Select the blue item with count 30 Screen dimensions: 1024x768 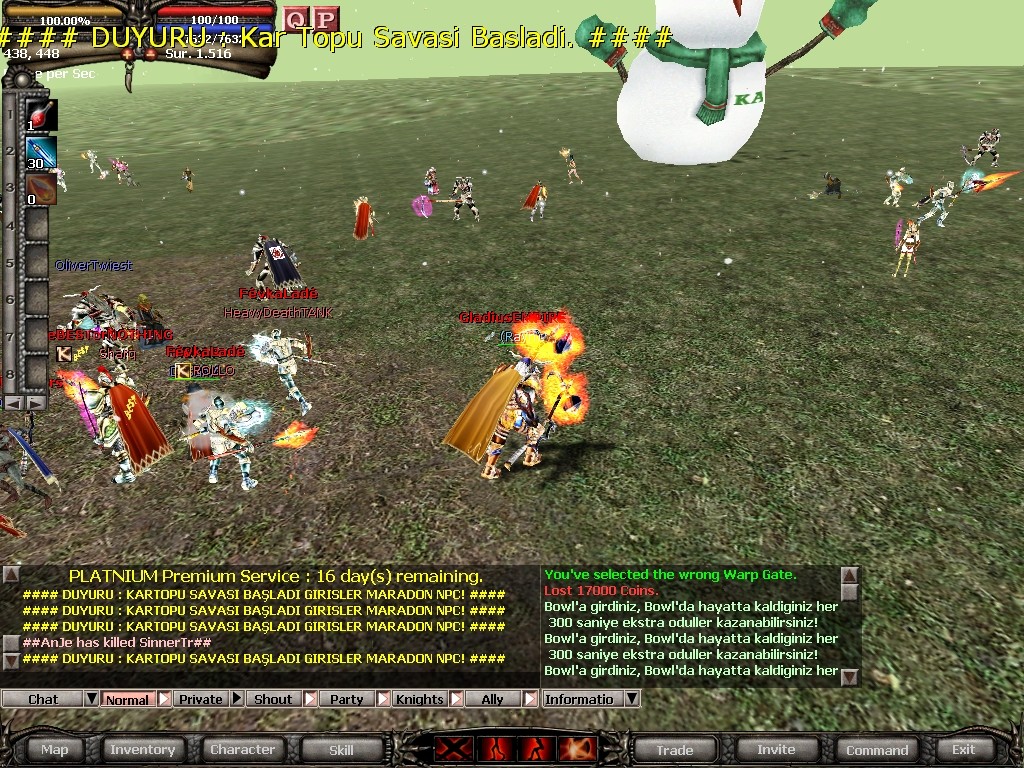click(41, 153)
